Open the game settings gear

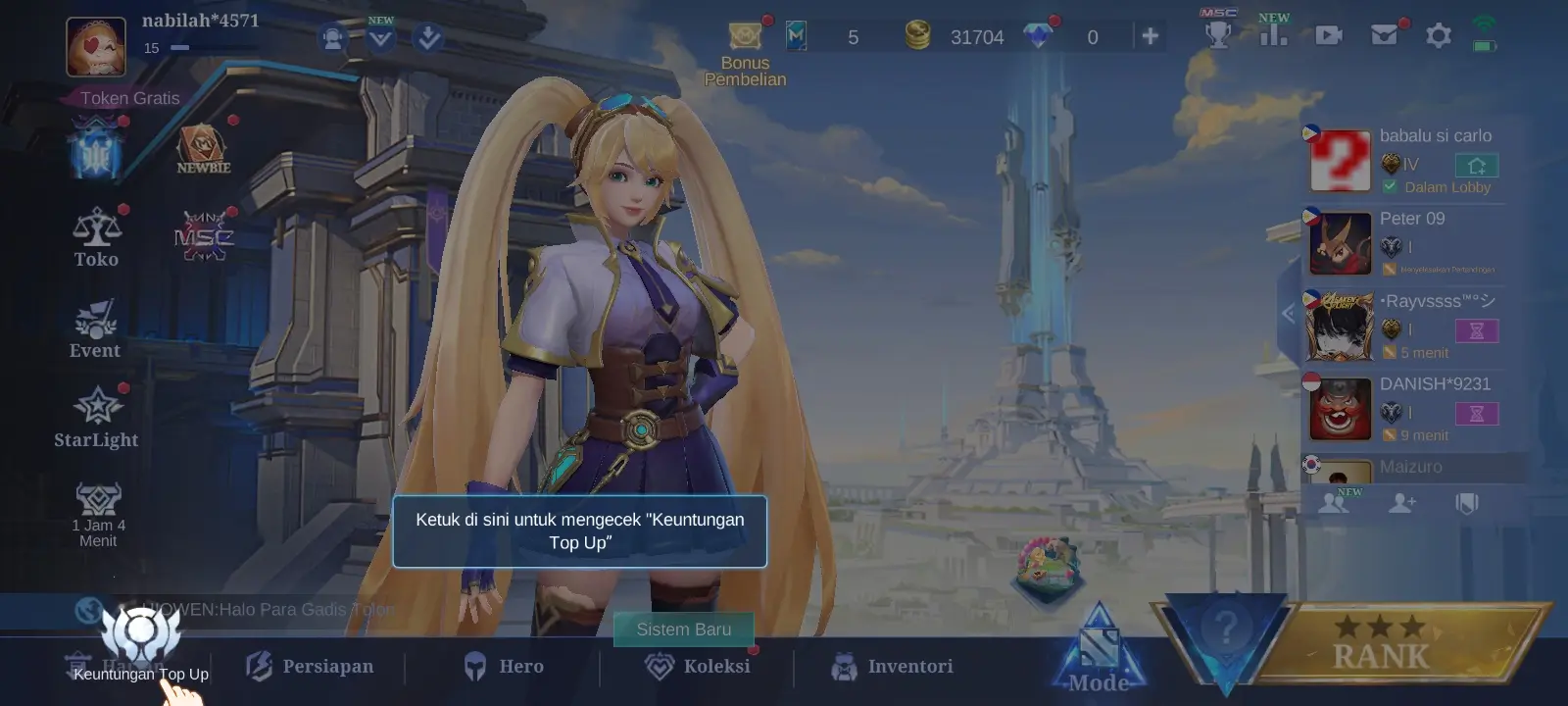(1438, 34)
